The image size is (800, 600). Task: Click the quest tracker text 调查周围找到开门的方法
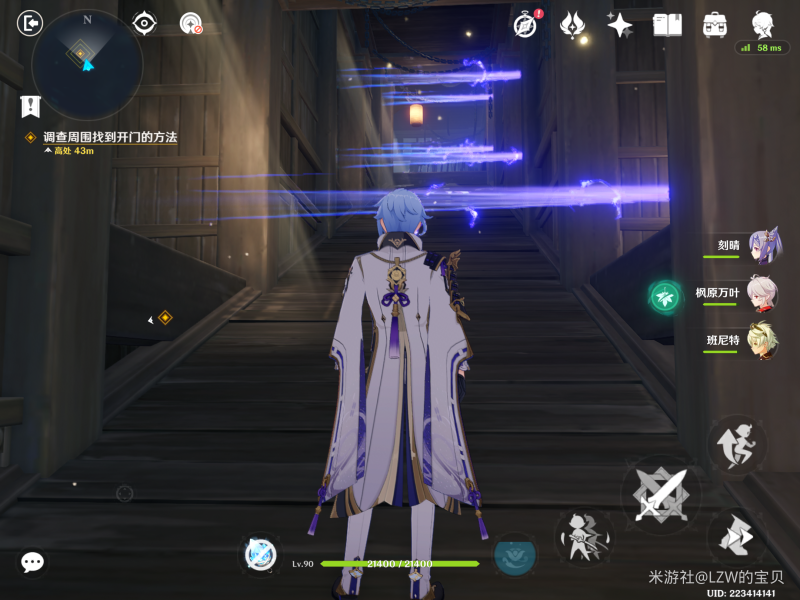110,137
